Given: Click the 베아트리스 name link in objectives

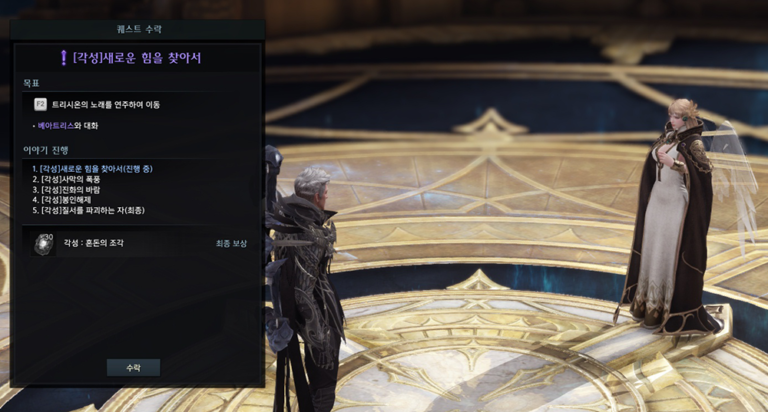Looking at the screenshot, I should pos(56,126).
